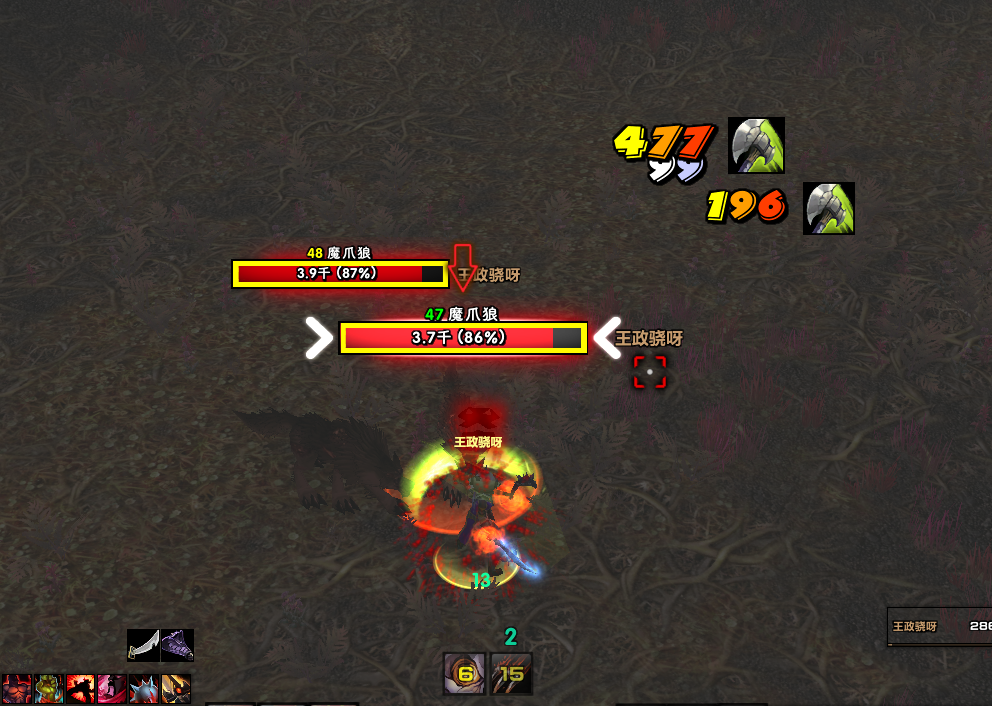Select the level 47 魔爪狼 nameplate
The image size is (992, 706).
462,338
